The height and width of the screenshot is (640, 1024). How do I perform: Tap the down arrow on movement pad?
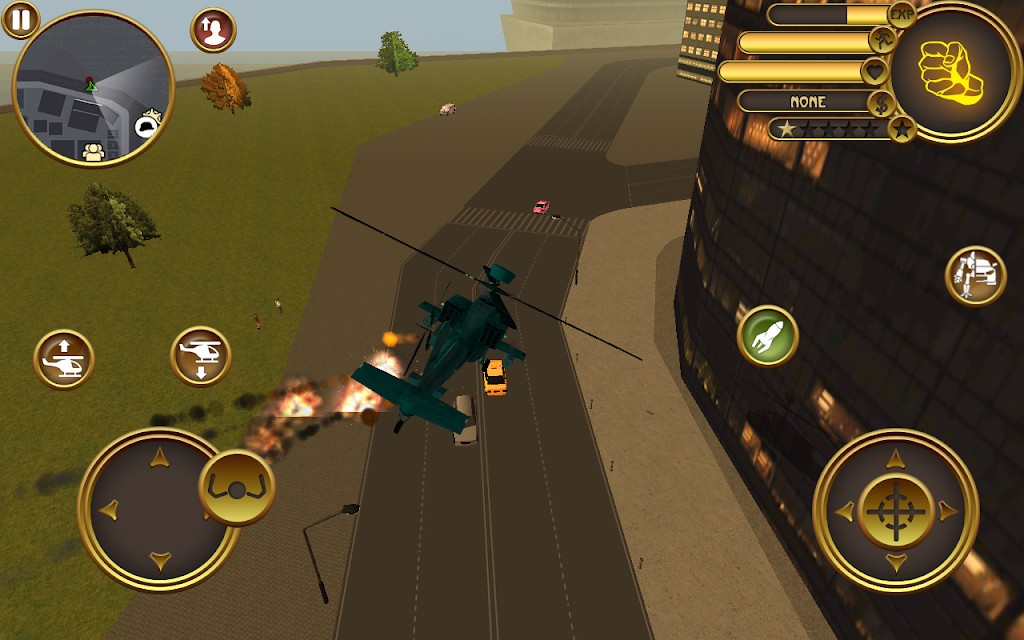click(158, 559)
